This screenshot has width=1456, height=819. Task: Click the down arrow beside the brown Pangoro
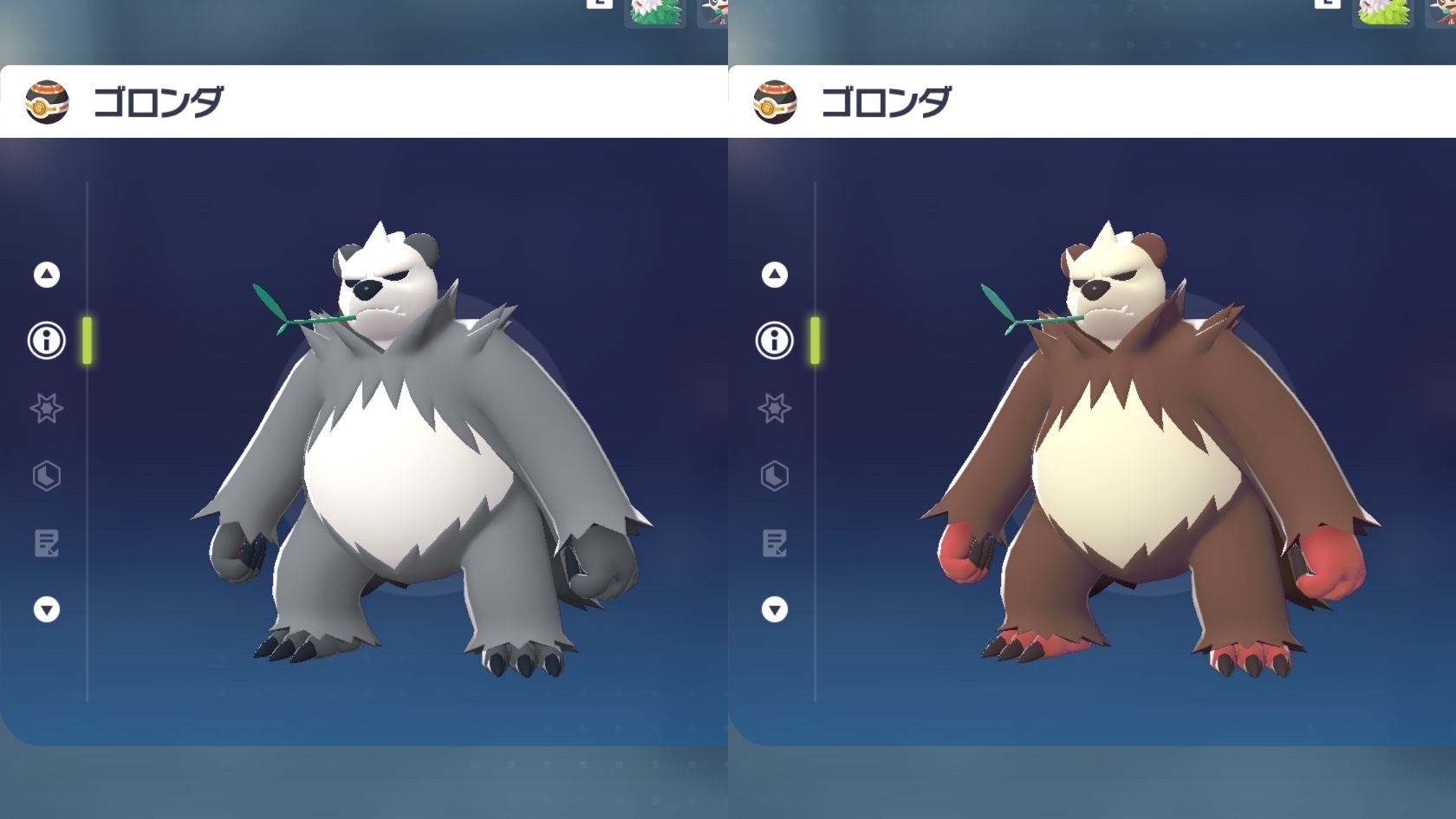[x=775, y=610]
